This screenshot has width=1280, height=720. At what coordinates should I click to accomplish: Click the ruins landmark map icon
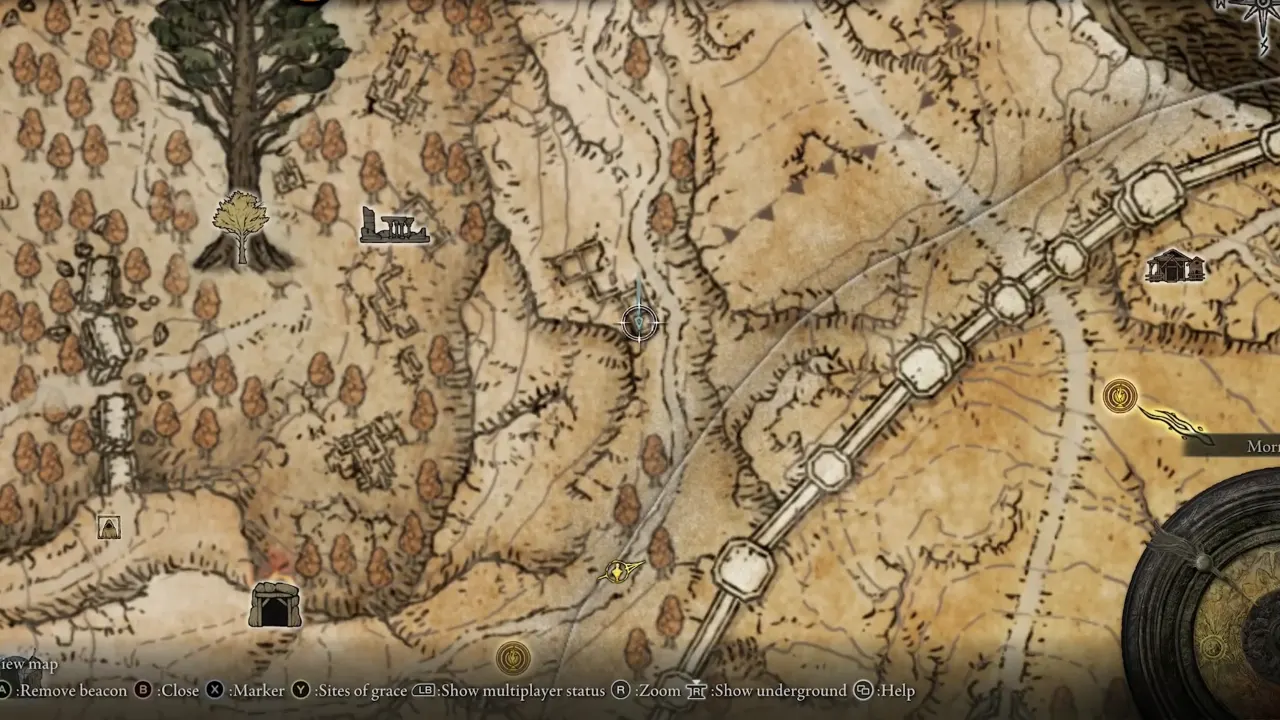(x=395, y=226)
